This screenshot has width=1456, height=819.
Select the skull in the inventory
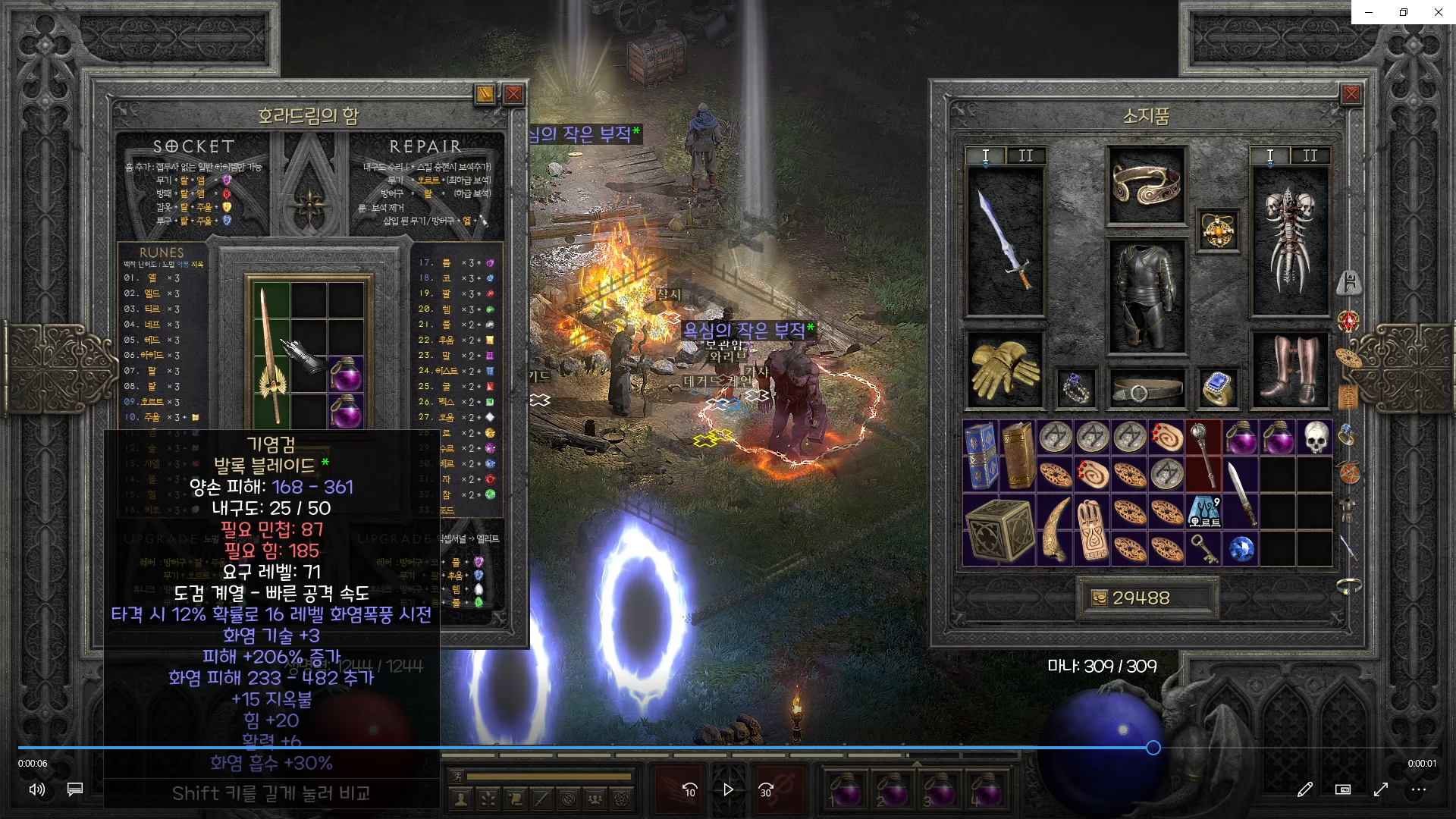1316,438
